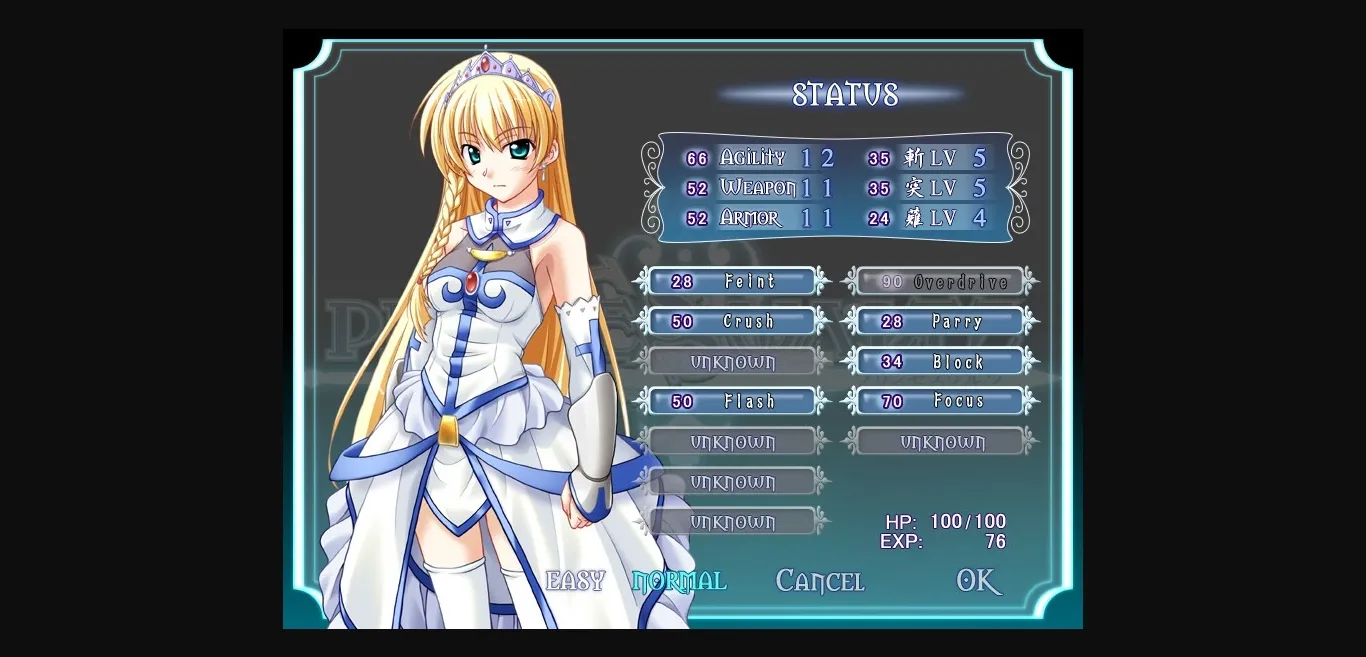Learn the Parry skill

coord(942,322)
